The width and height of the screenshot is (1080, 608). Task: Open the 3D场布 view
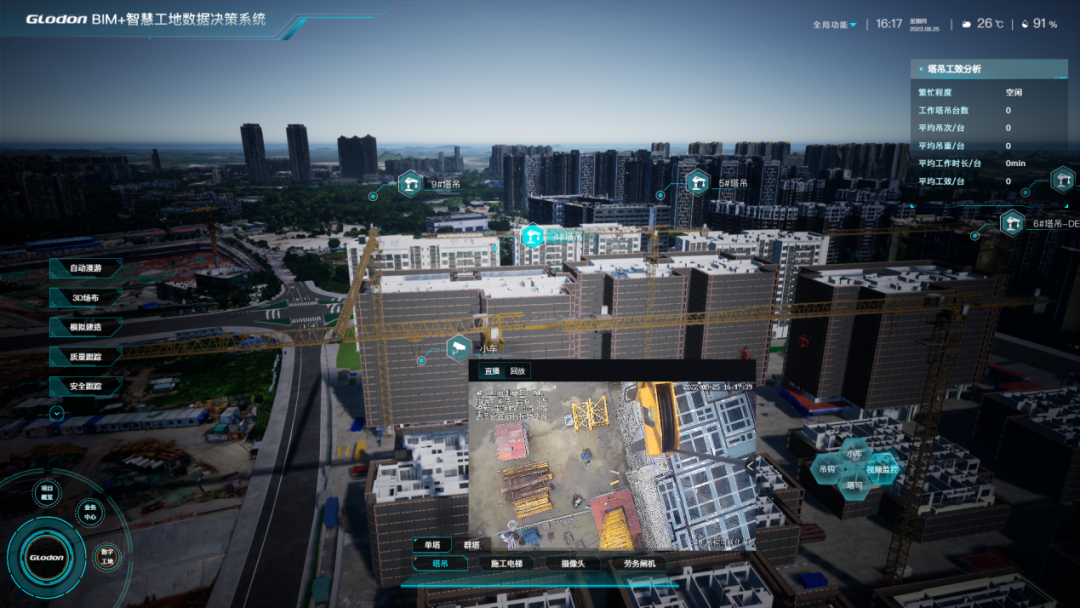[87, 298]
